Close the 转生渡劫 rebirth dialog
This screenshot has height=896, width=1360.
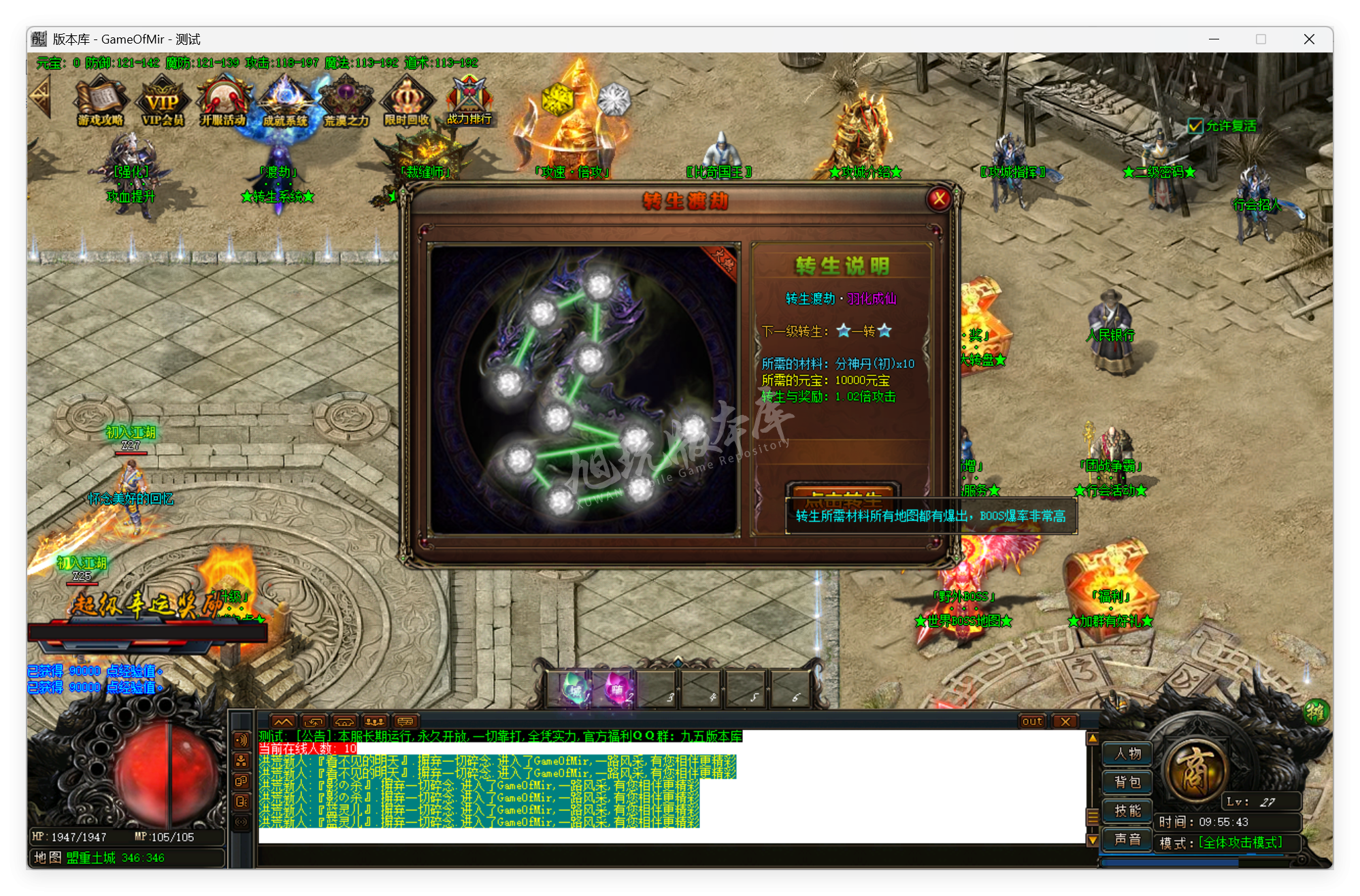[x=940, y=199]
